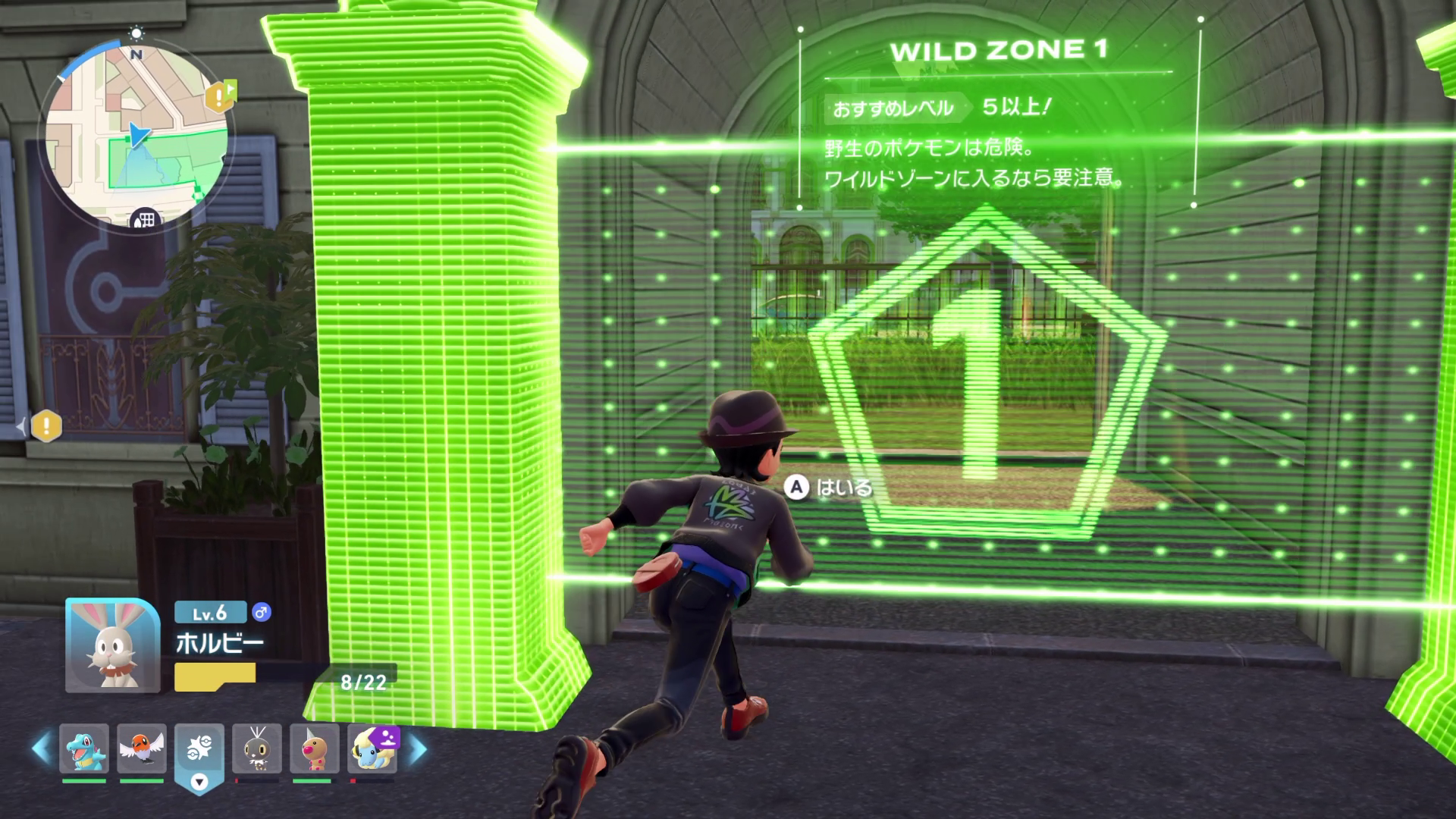Choose Totodile in the party bar

coord(84,748)
